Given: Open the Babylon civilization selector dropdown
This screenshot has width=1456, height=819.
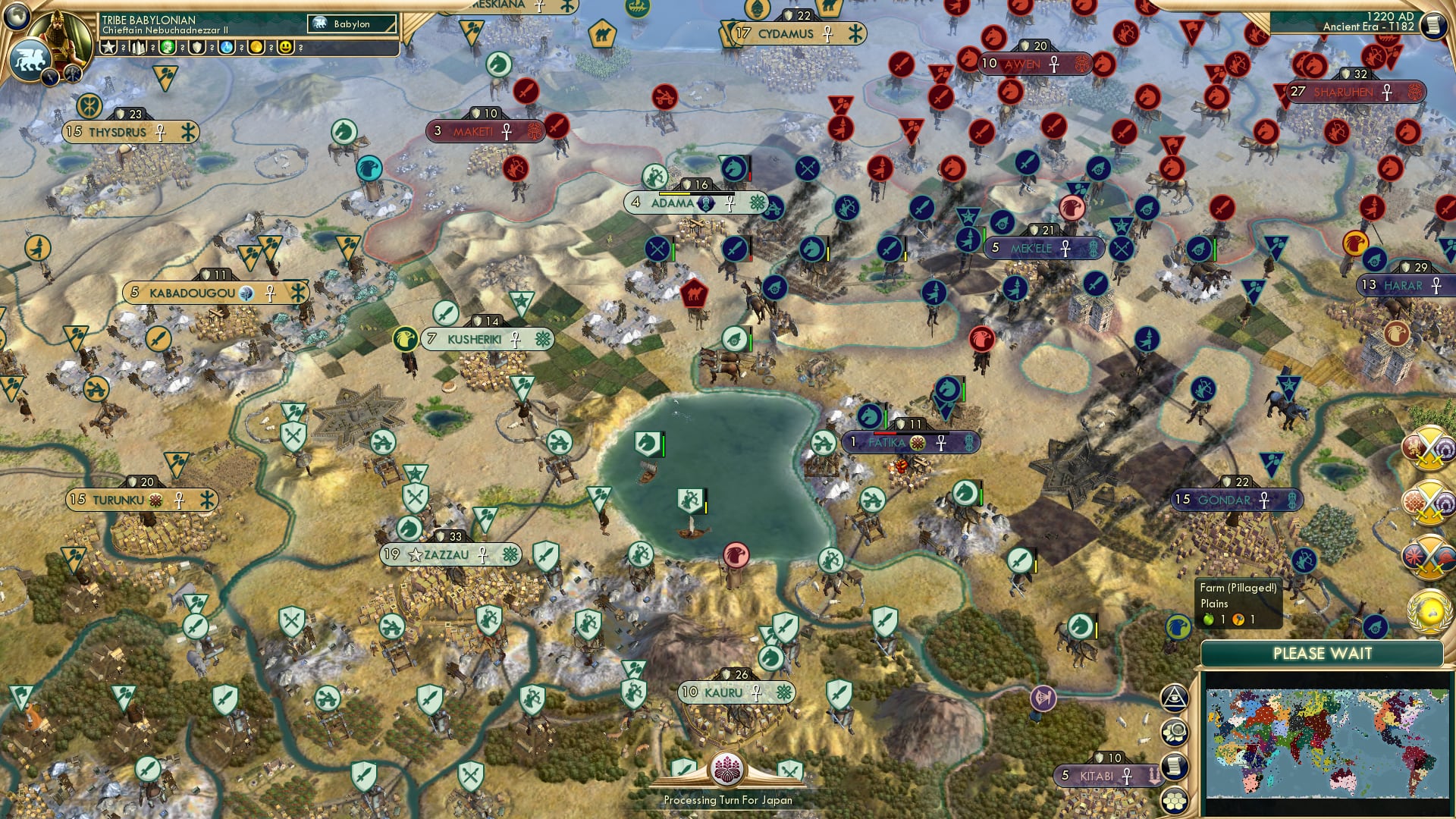Looking at the screenshot, I should [x=350, y=24].
